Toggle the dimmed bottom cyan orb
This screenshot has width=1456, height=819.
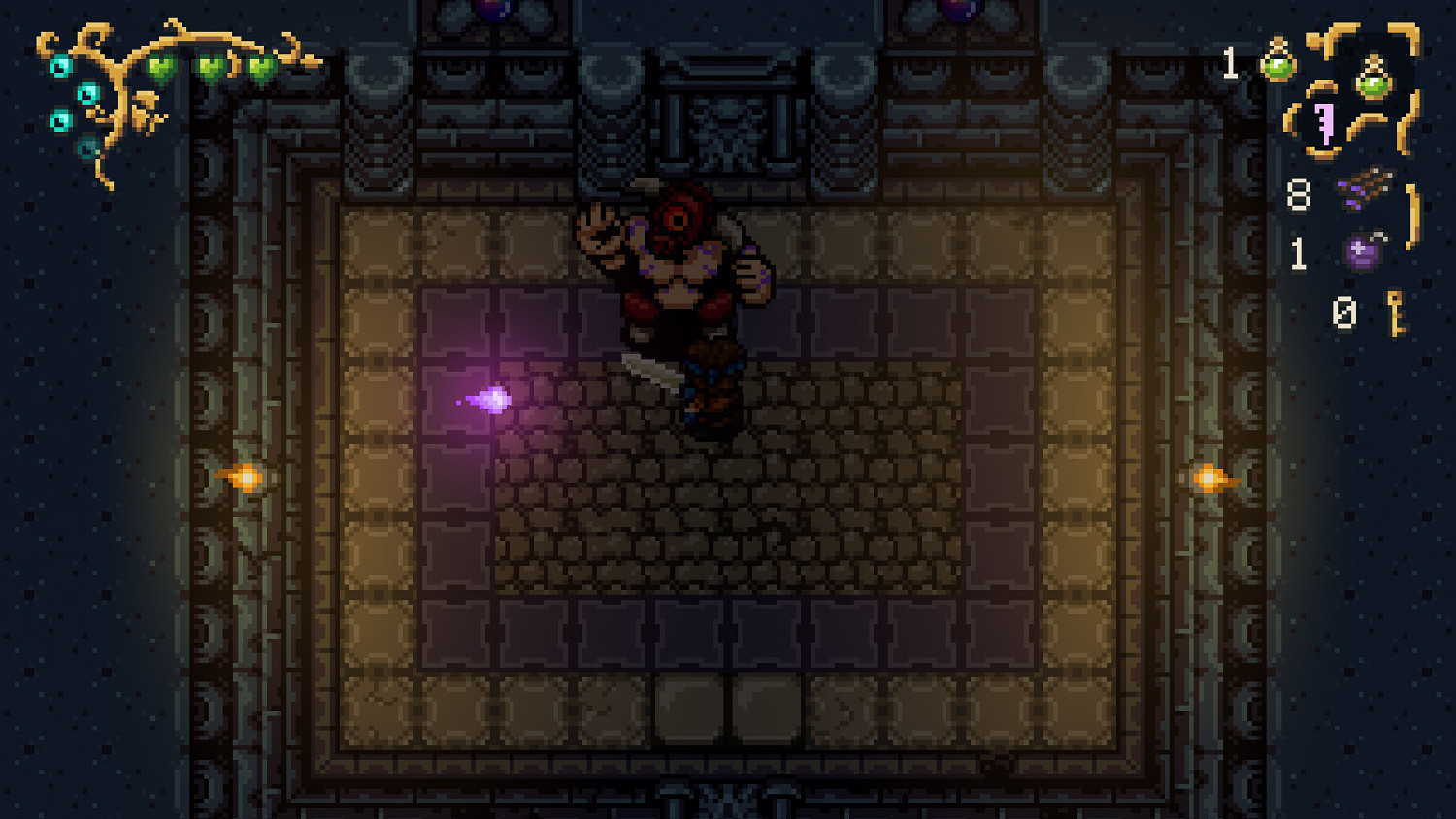[89, 148]
